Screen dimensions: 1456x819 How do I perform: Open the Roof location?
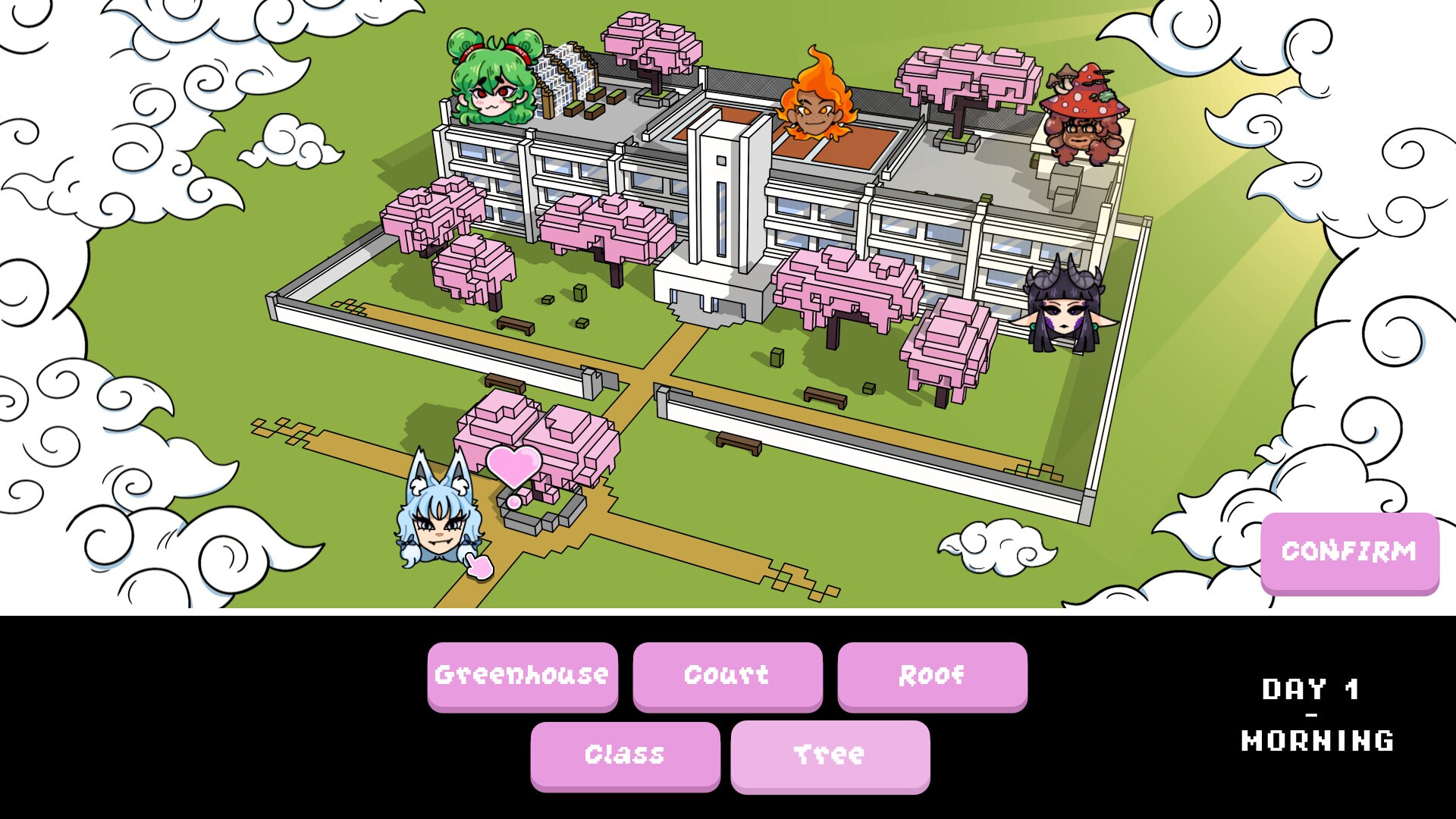tap(932, 676)
